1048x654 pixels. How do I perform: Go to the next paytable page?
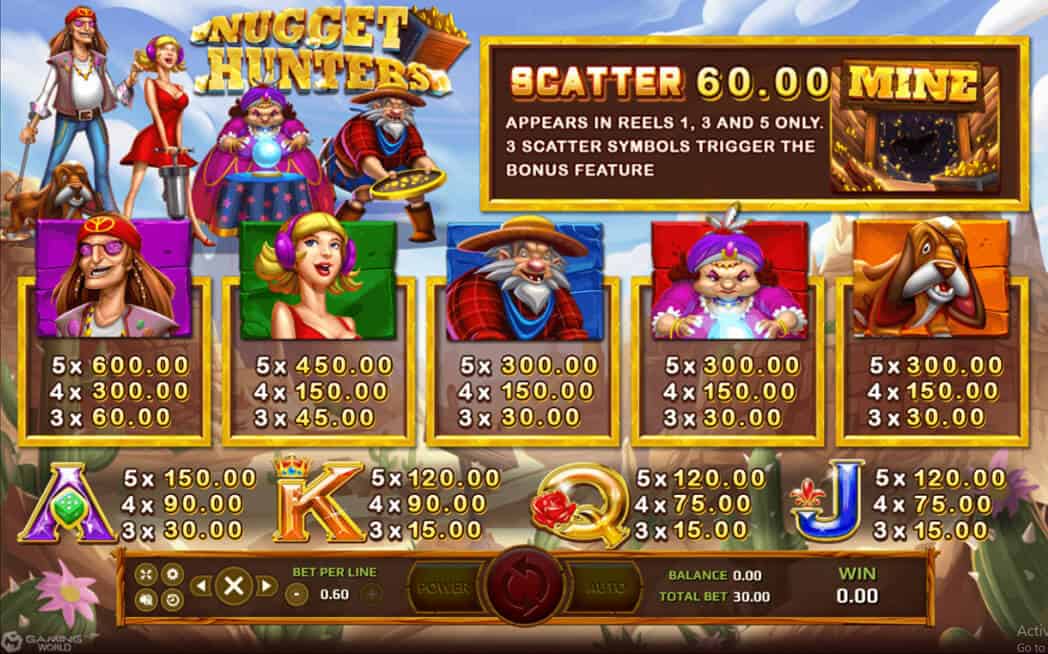(x=266, y=586)
